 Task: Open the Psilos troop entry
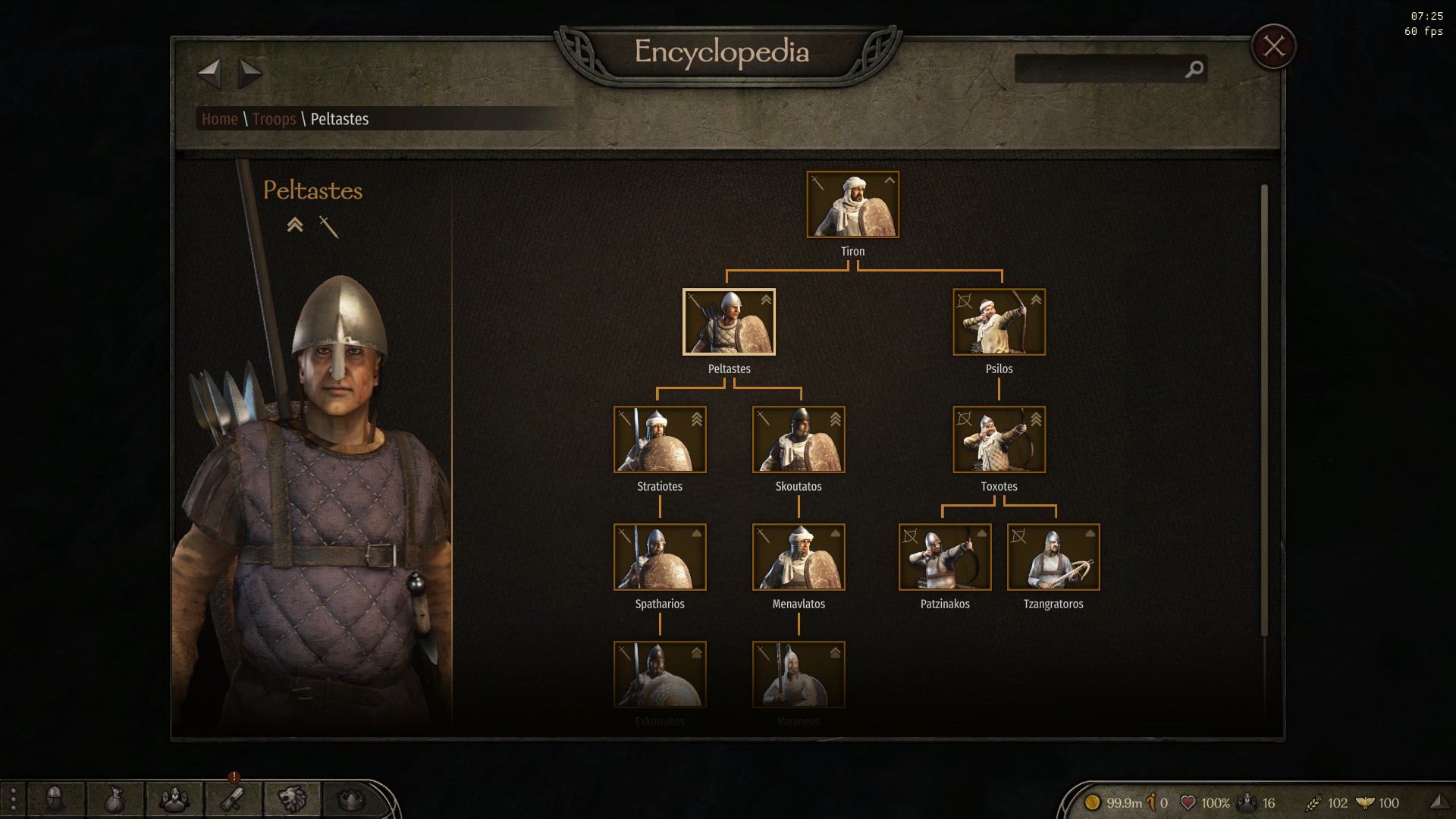[999, 322]
